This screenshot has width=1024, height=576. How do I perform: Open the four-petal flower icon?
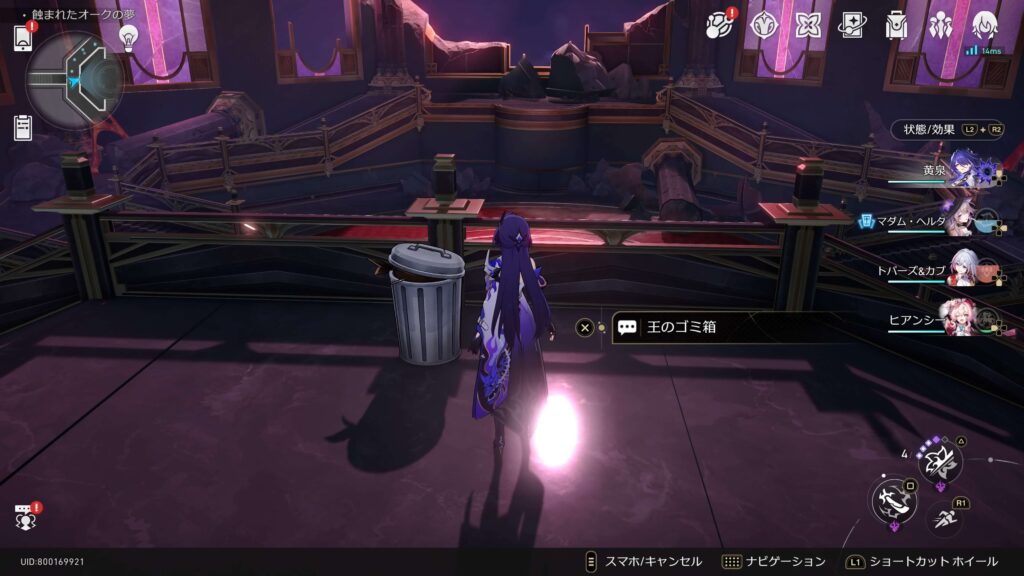pos(808,24)
